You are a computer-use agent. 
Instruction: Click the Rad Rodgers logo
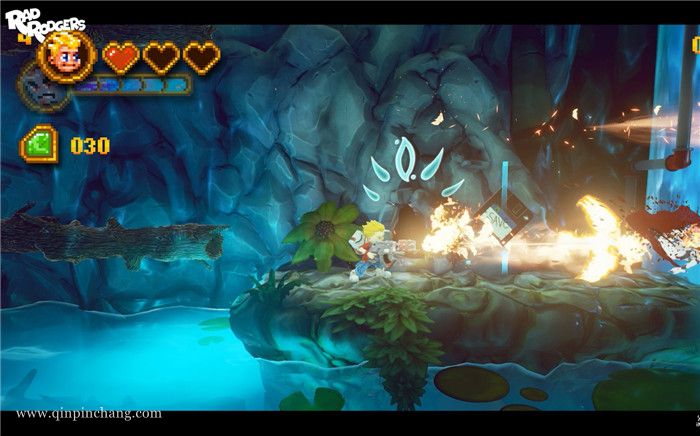coord(43,26)
